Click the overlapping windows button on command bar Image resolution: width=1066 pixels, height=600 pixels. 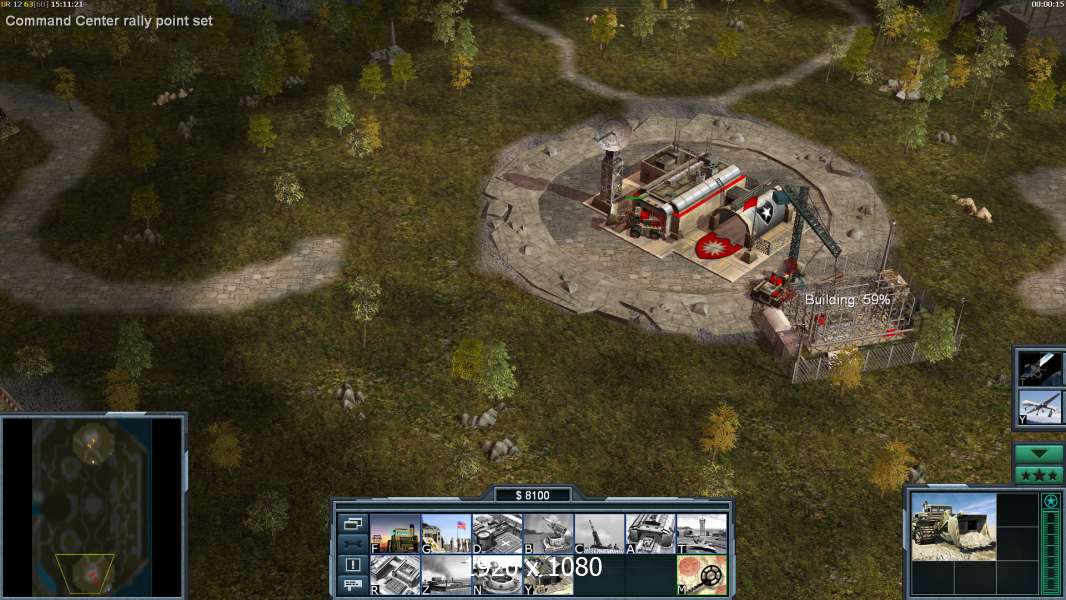(x=353, y=524)
